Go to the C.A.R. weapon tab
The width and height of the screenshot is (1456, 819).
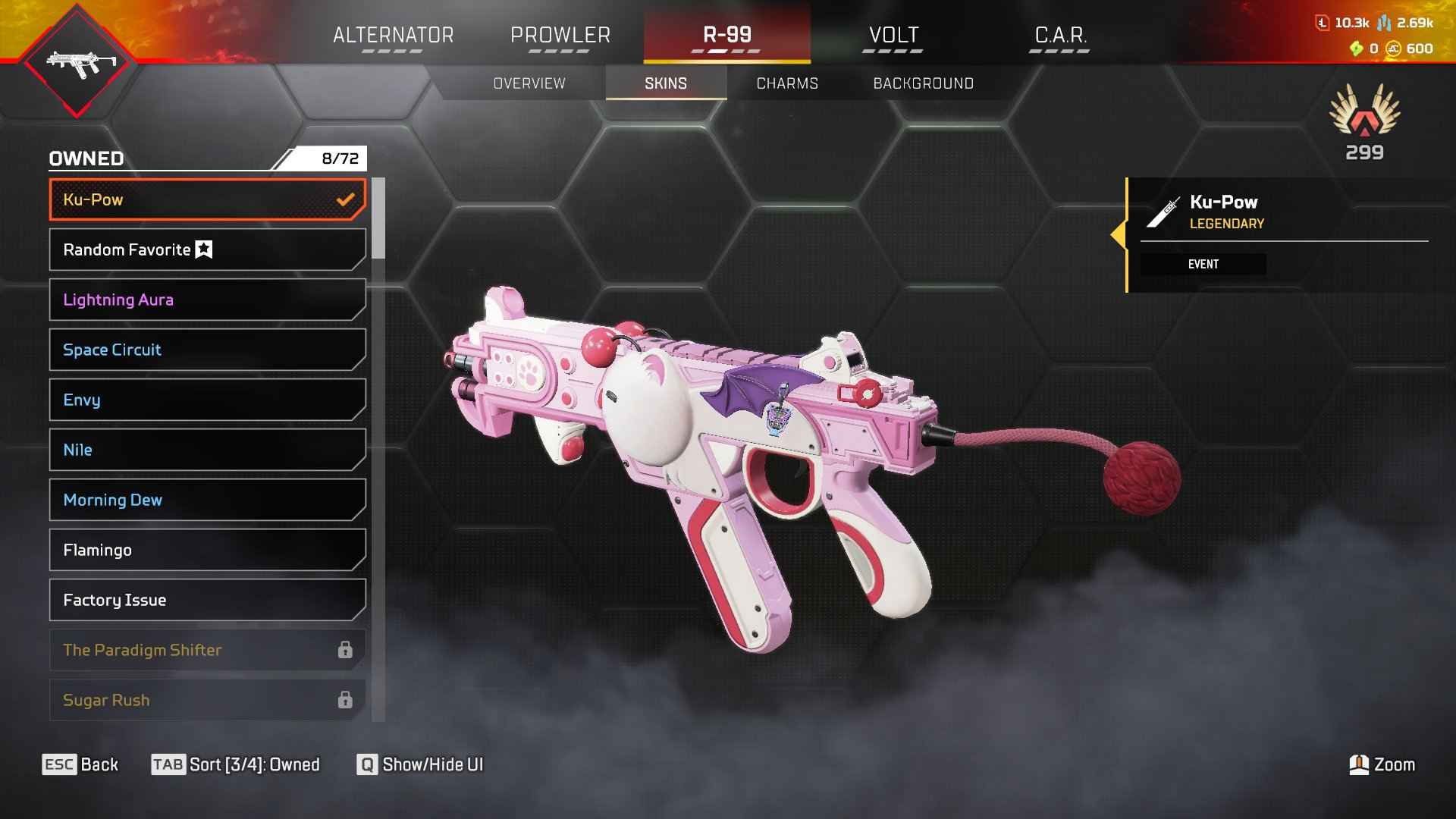click(1060, 36)
